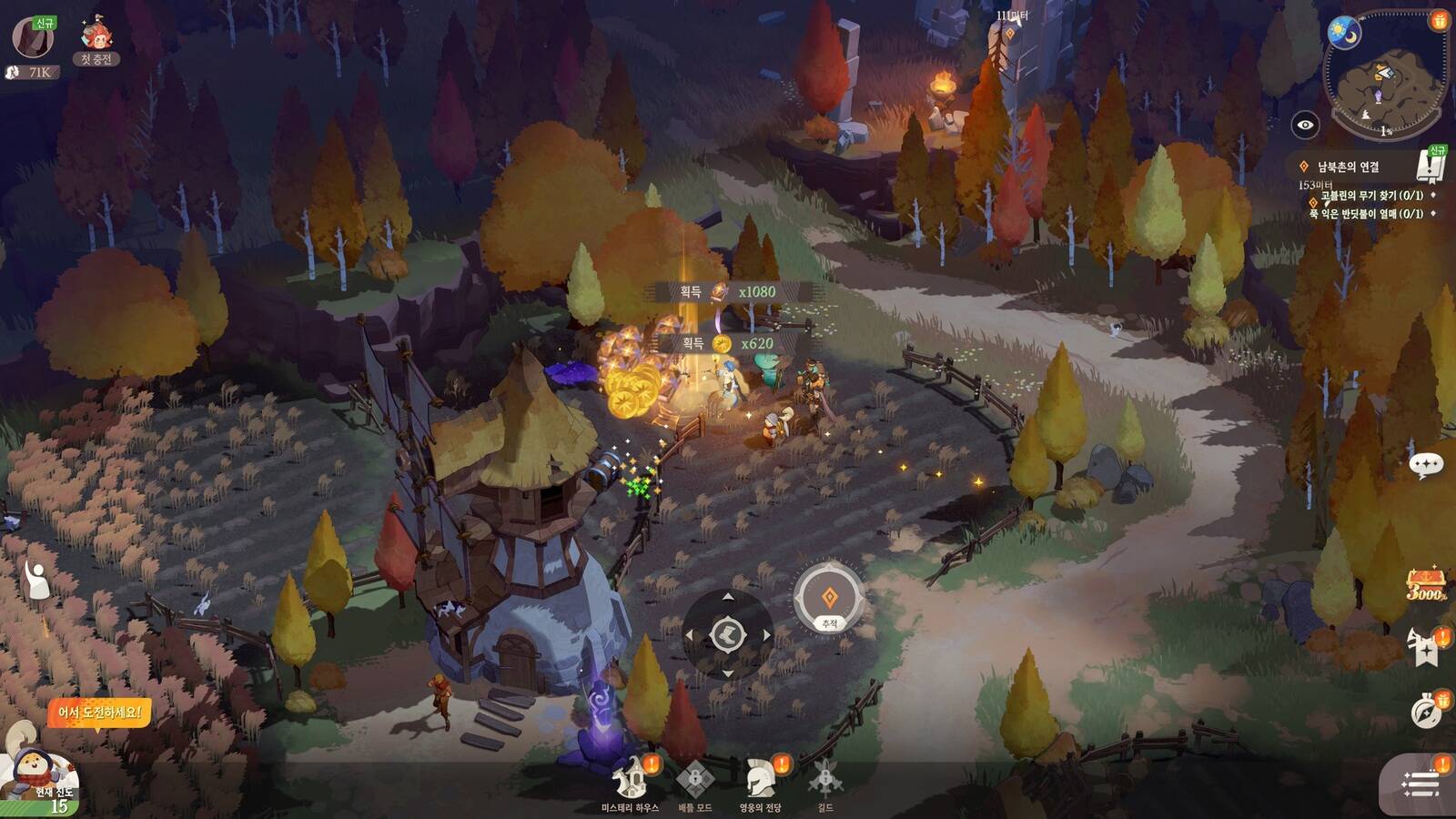Open the orange gift box by the minimap
Viewport: 1456px width, 819px height.
coord(1439,20)
